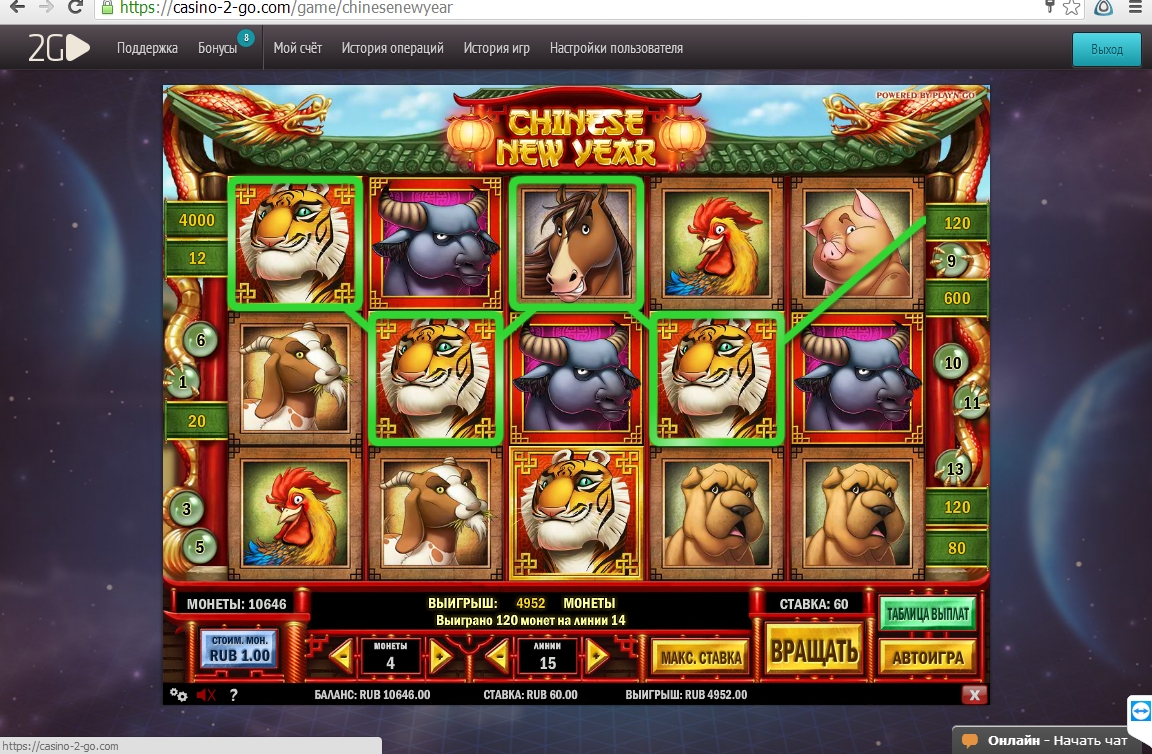
Task: Select payline 9 marker
Action: click(950, 262)
